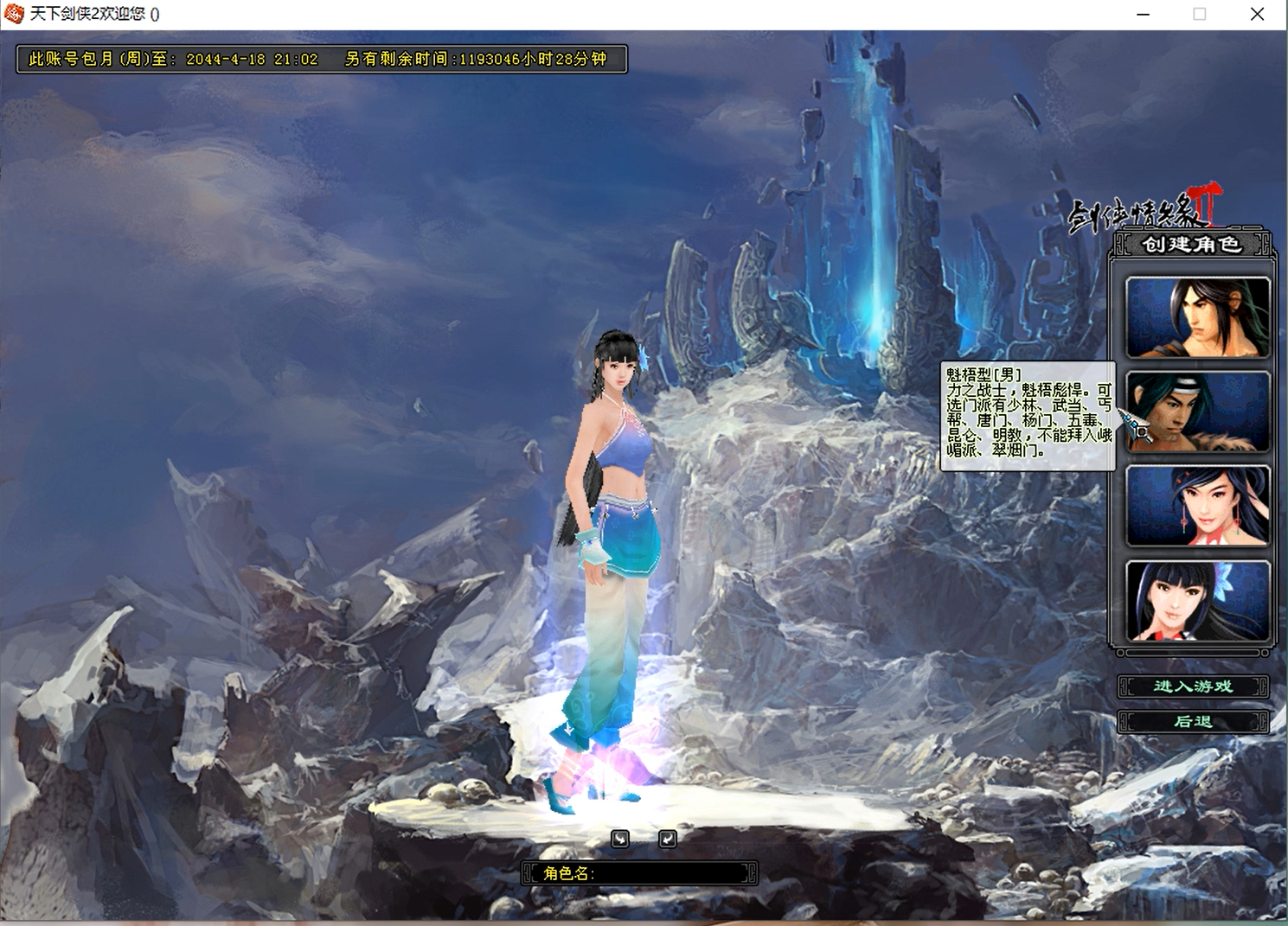Rotate character with the right arrow button
1288x926 pixels.
point(667,839)
